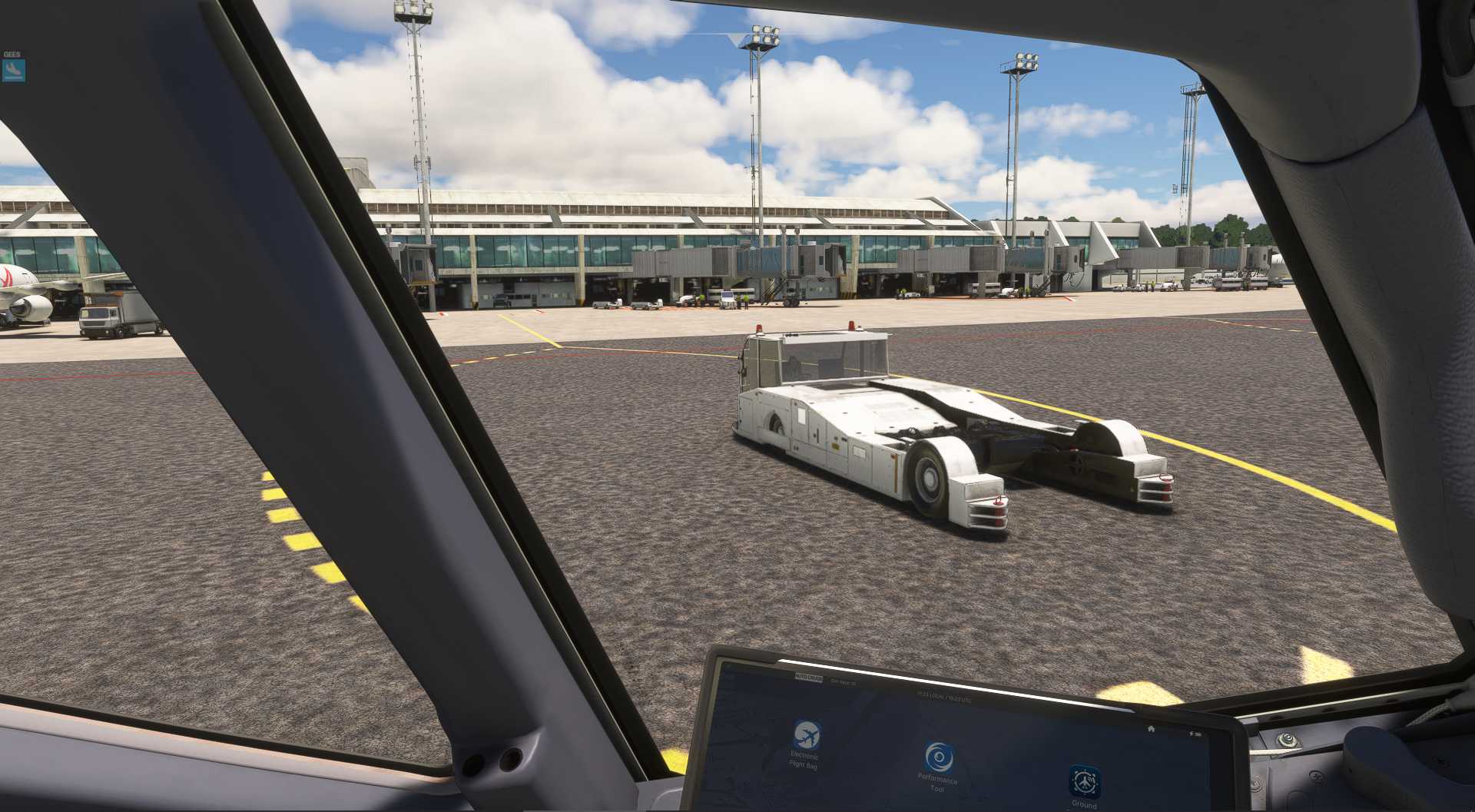
Task: Open the Electronic Flight Bag app
Action: (806, 736)
